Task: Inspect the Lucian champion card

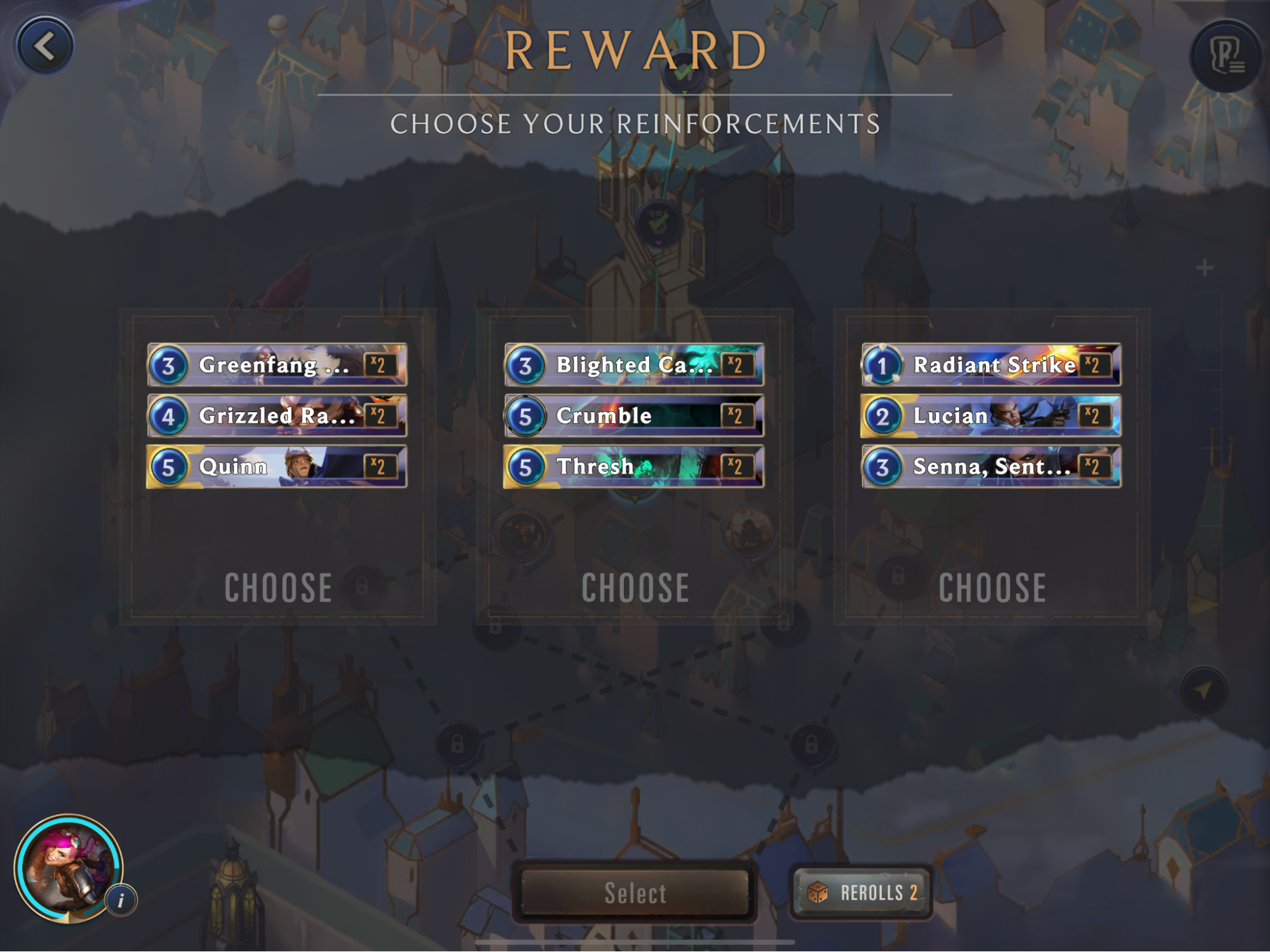Action: click(991, 416)
